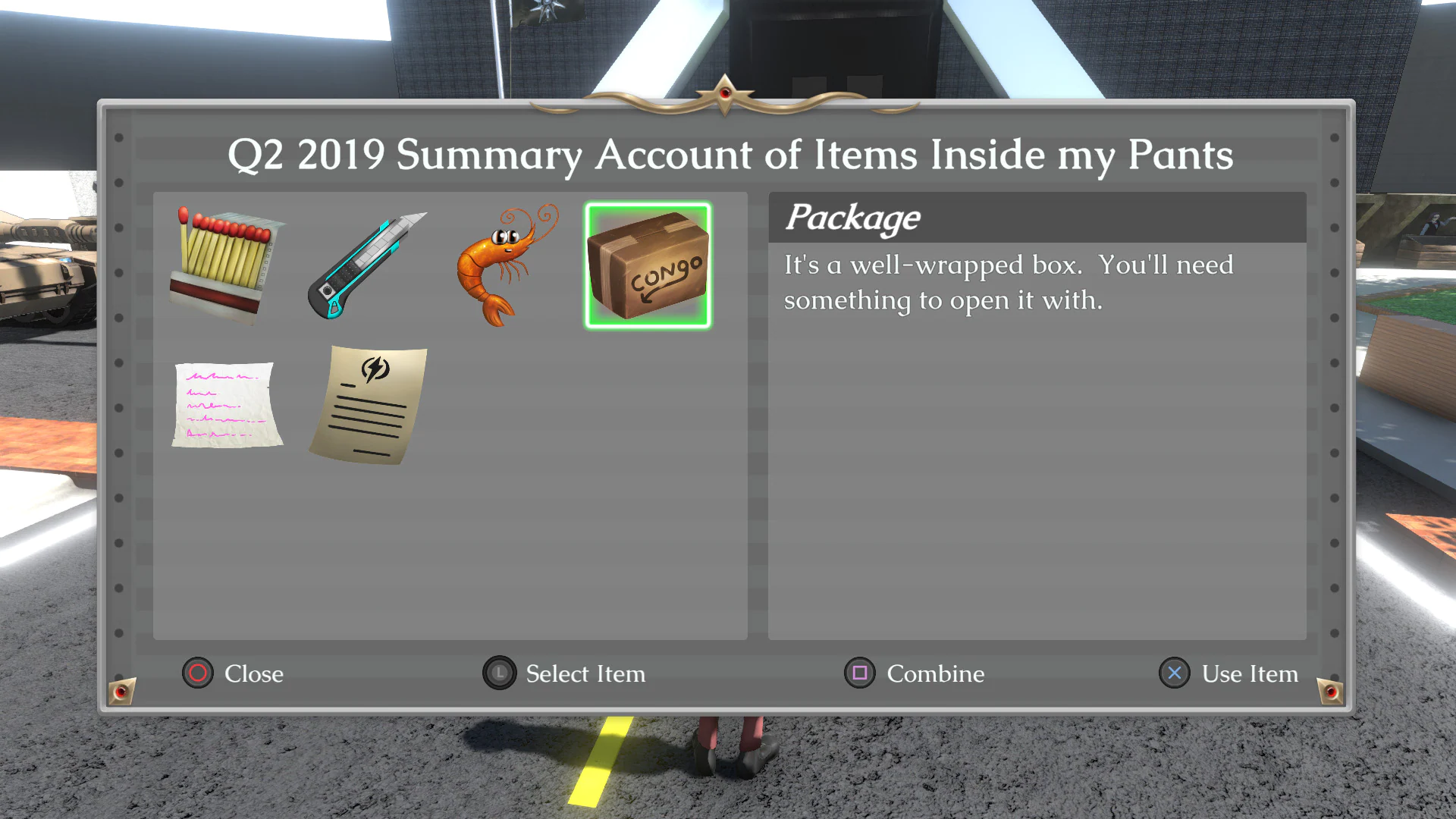Activate Use Item
1456x819 pixels.
[x=1250, y=673]
